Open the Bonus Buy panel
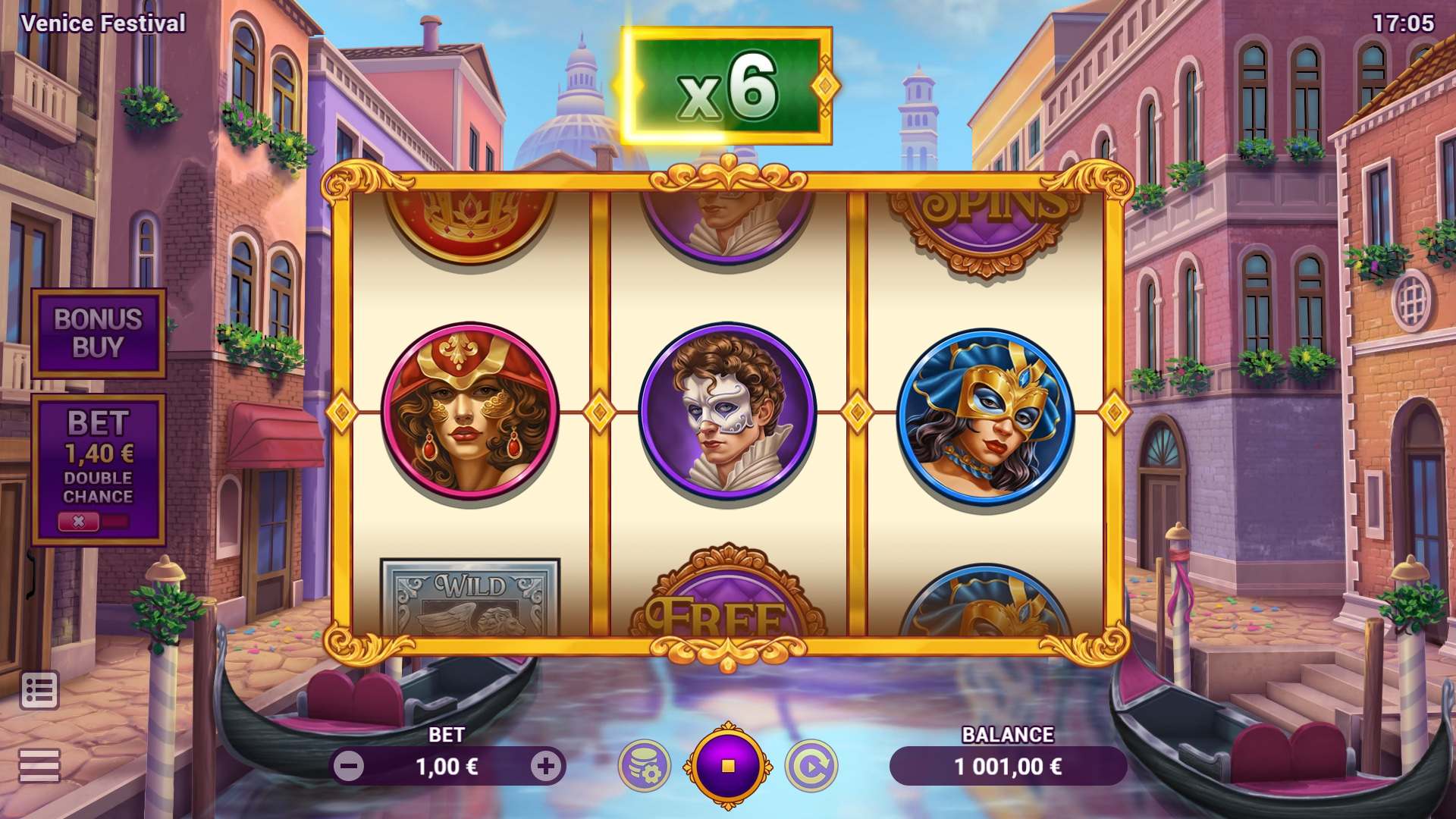The height and width of the screenshot is (819, 1456). [99, 333]
